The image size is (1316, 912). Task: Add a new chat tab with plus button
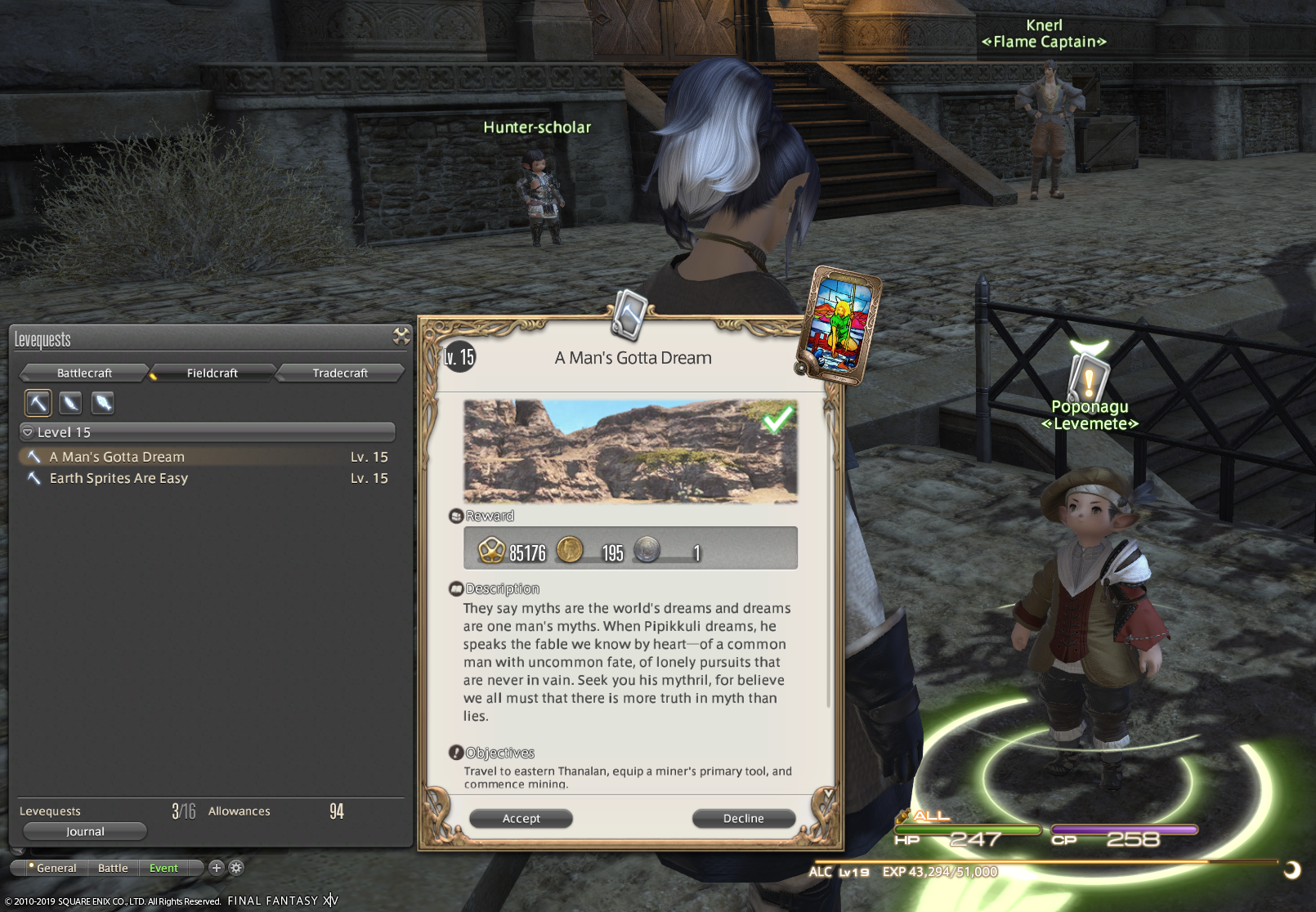tap(216, 868)
